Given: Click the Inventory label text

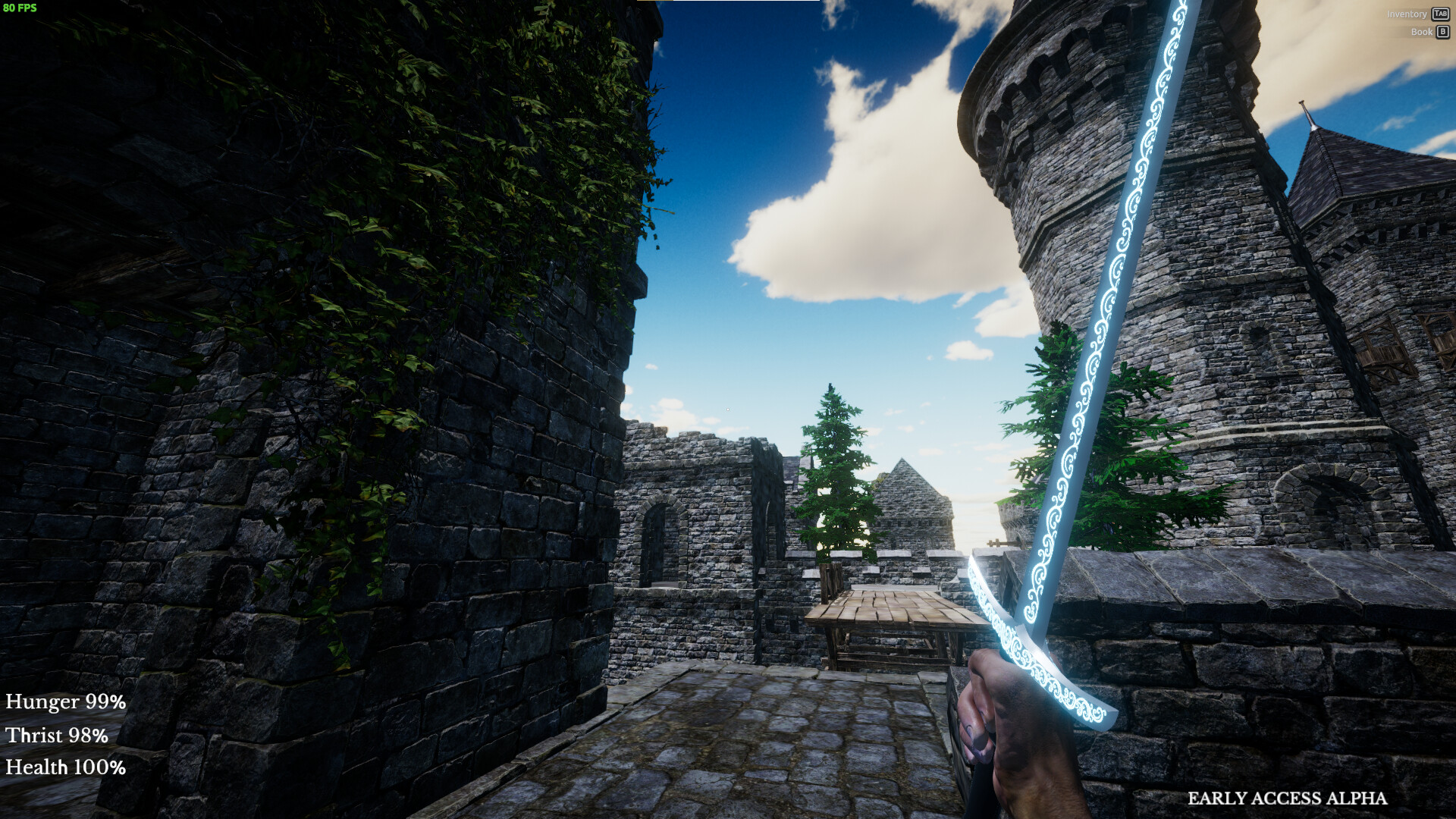Looking at the screenshot, I should pos(1407,14).
